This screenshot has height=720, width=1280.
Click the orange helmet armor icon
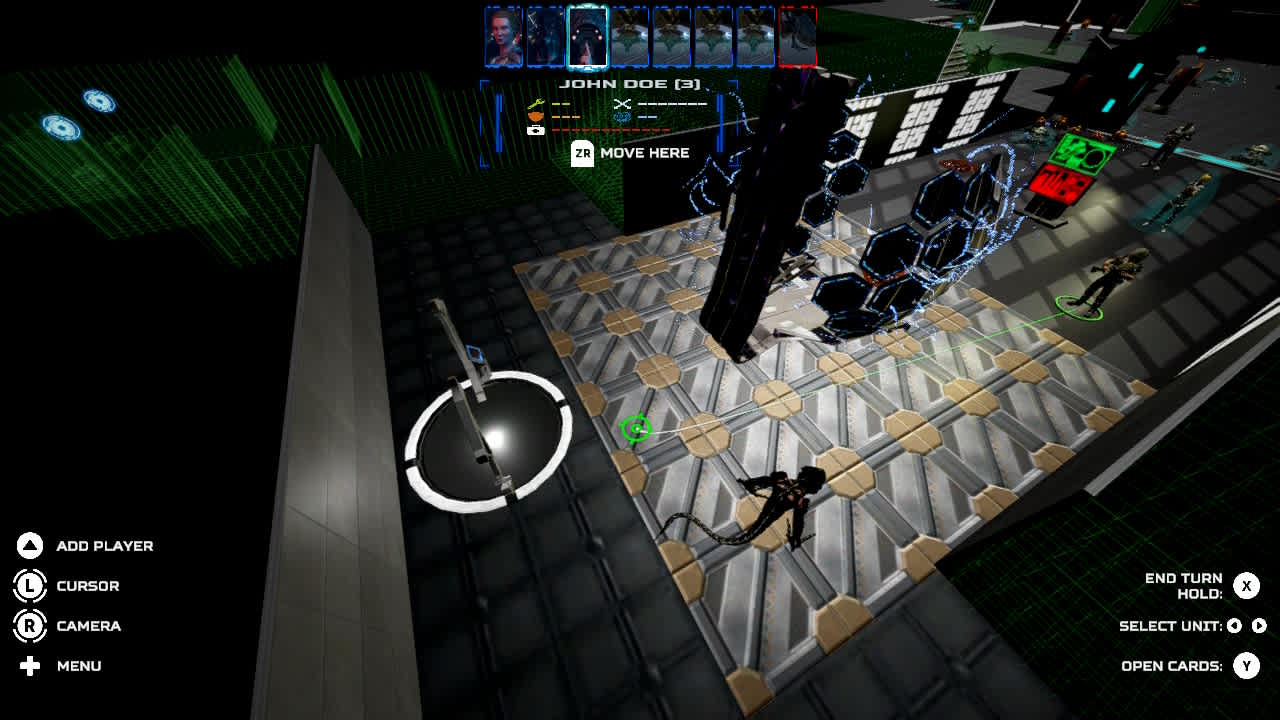pyautogui.click(x=535, y=117)
